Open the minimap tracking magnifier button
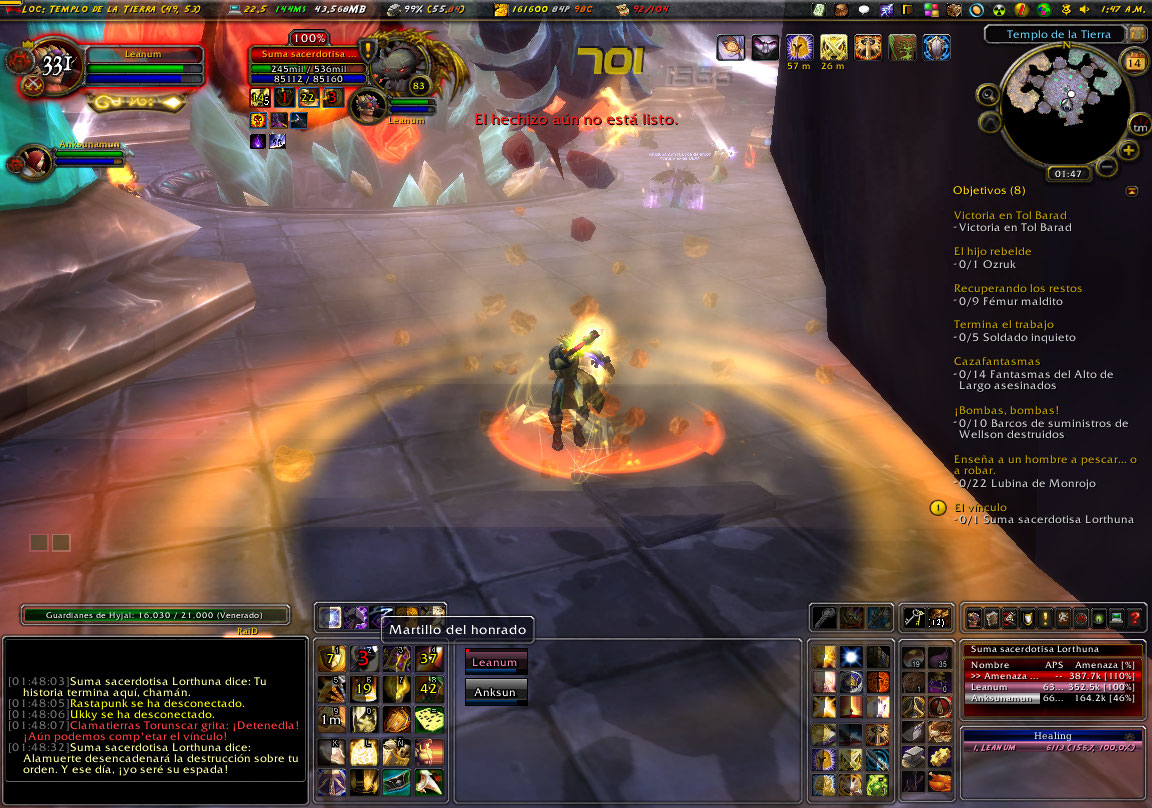This screenshot has height=808, width=1152. [987, 95]
